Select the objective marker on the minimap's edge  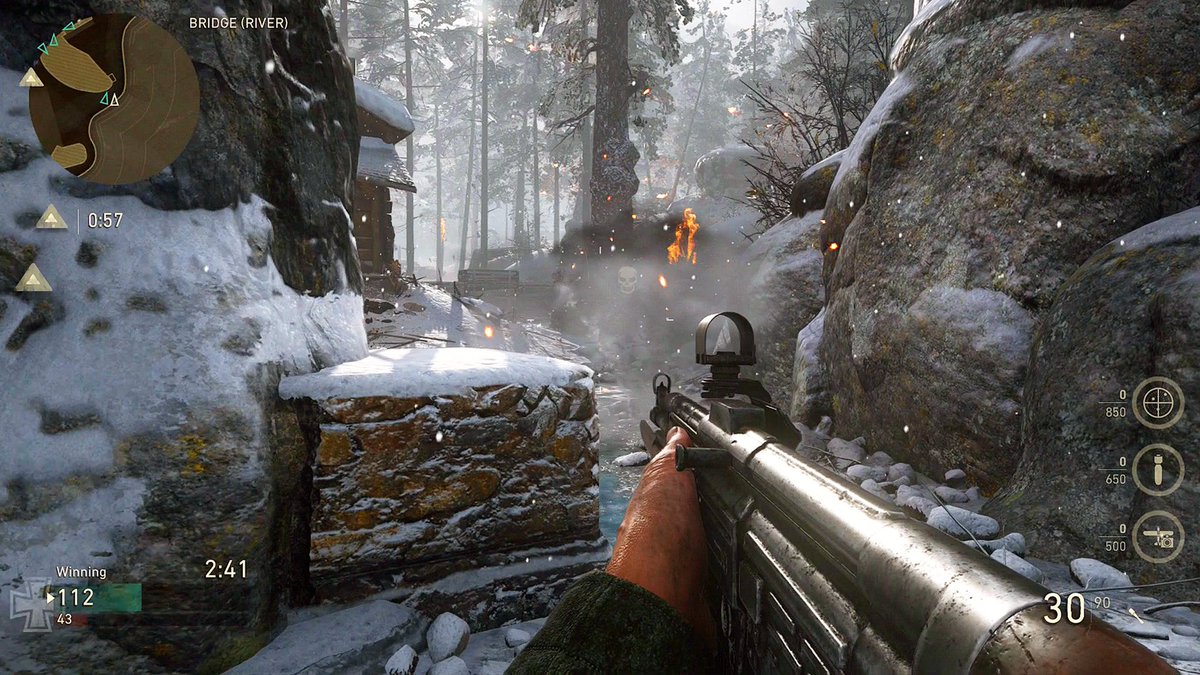point(31,78)
